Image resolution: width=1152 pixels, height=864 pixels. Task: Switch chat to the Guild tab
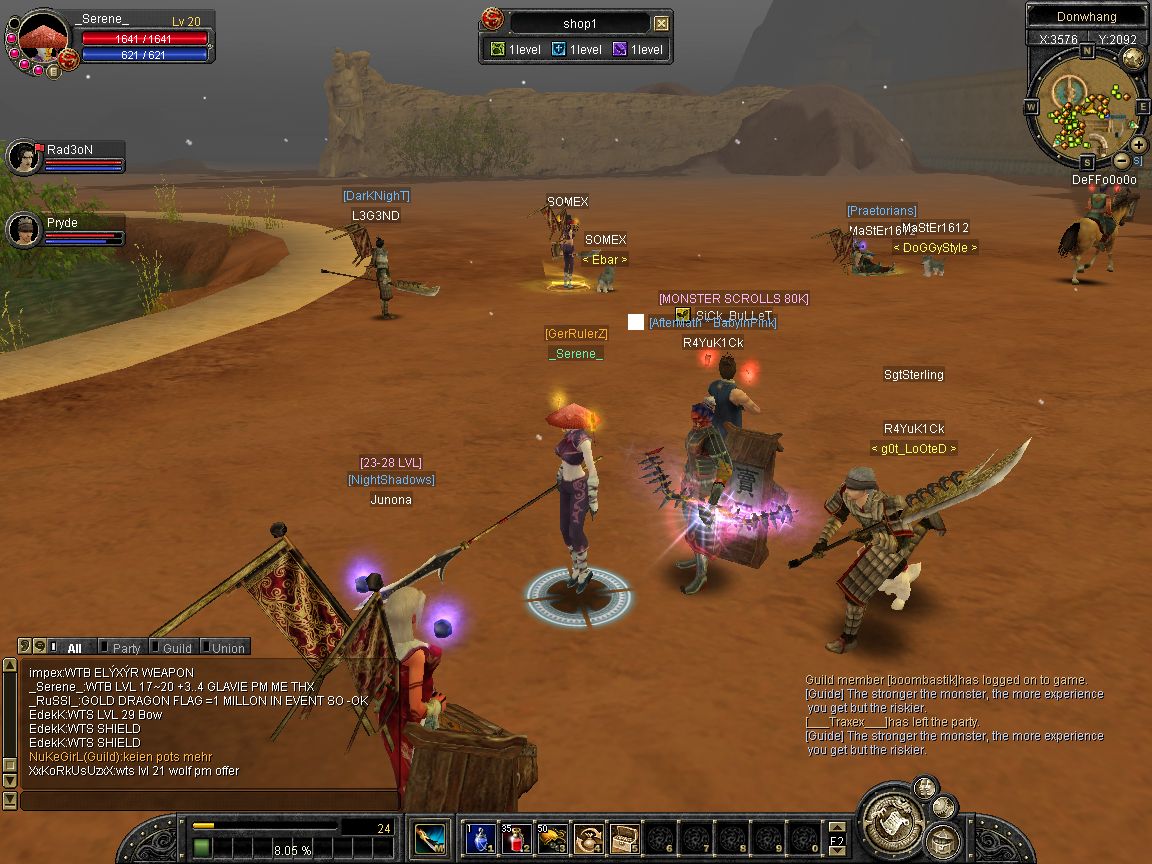click(176, 648)
